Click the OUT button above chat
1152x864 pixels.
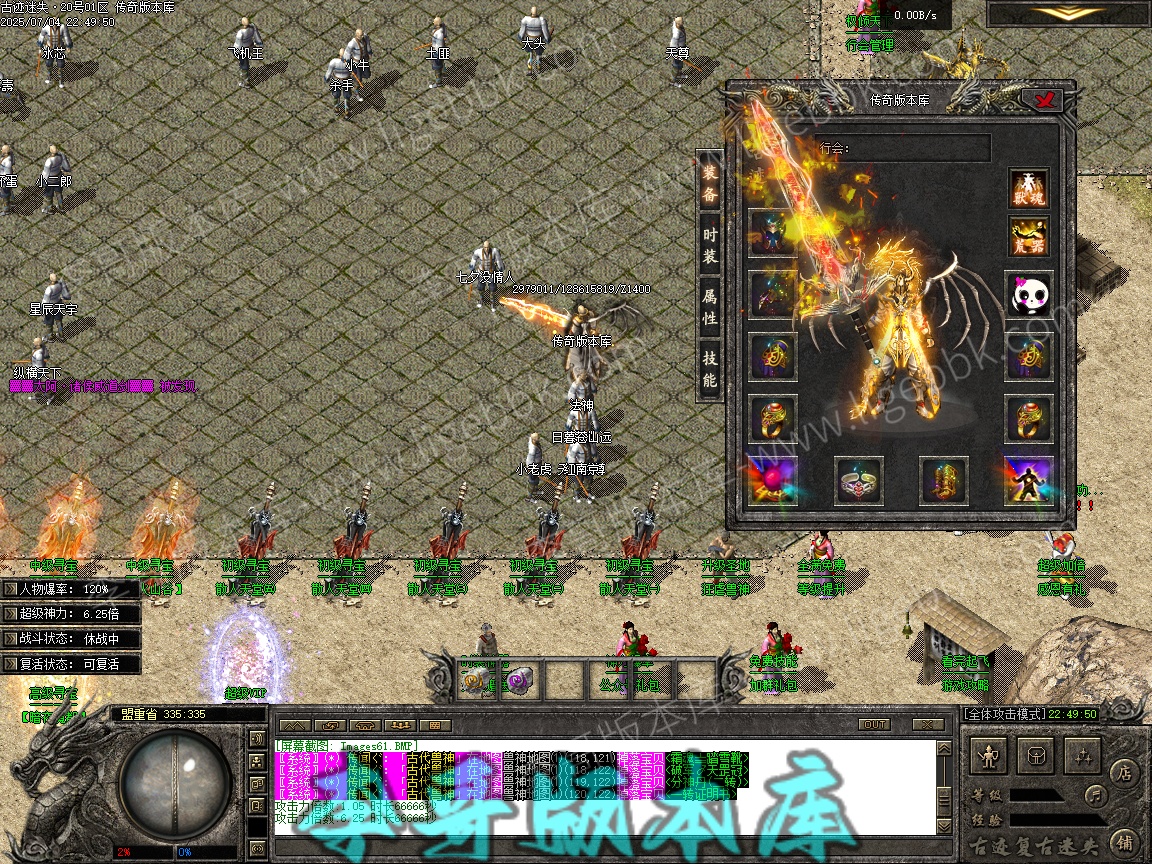pyautogui.click(x=874, y=724)
